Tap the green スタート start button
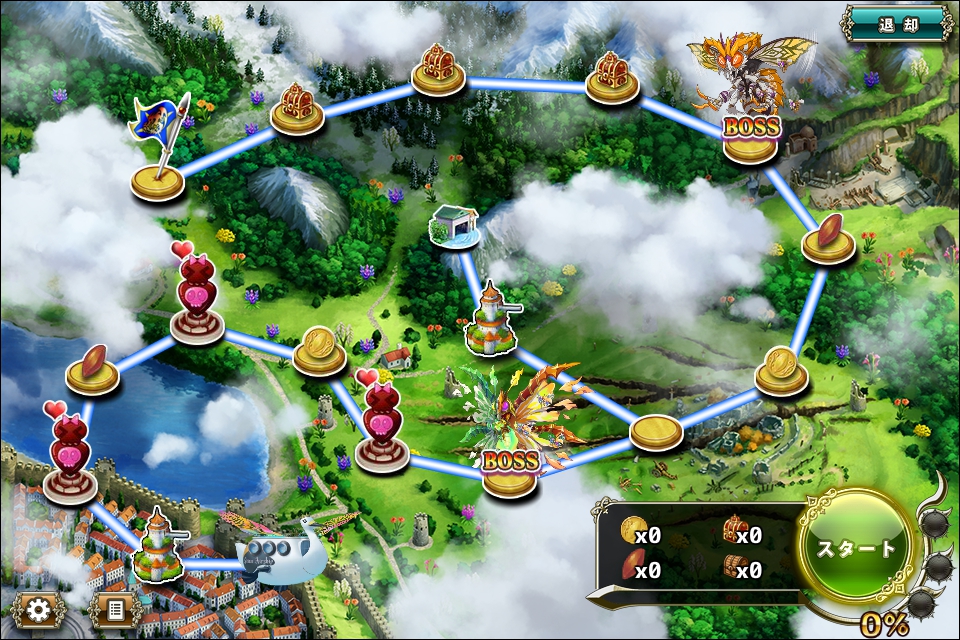This screenshot has height=640, width=960. coord(858,548)
